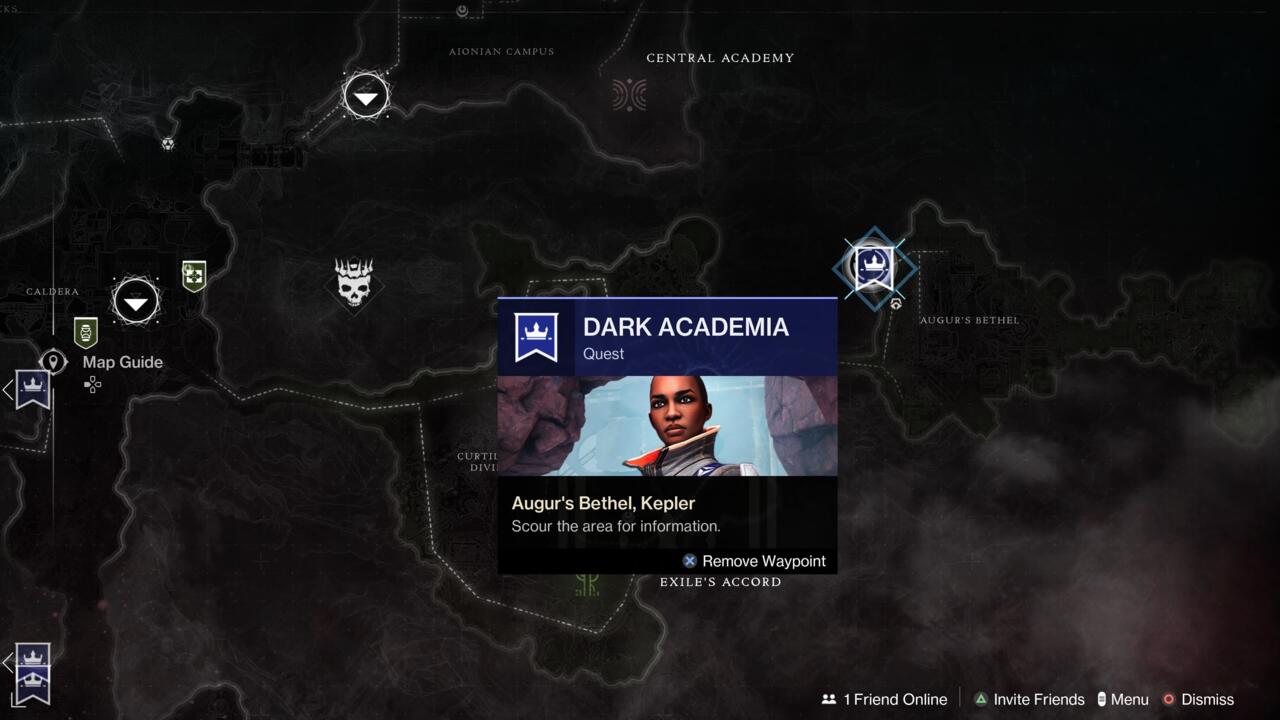The image size is (1280, 720).
Task: Remove the waypoint from Dark Academia
Action: (755, 561)
